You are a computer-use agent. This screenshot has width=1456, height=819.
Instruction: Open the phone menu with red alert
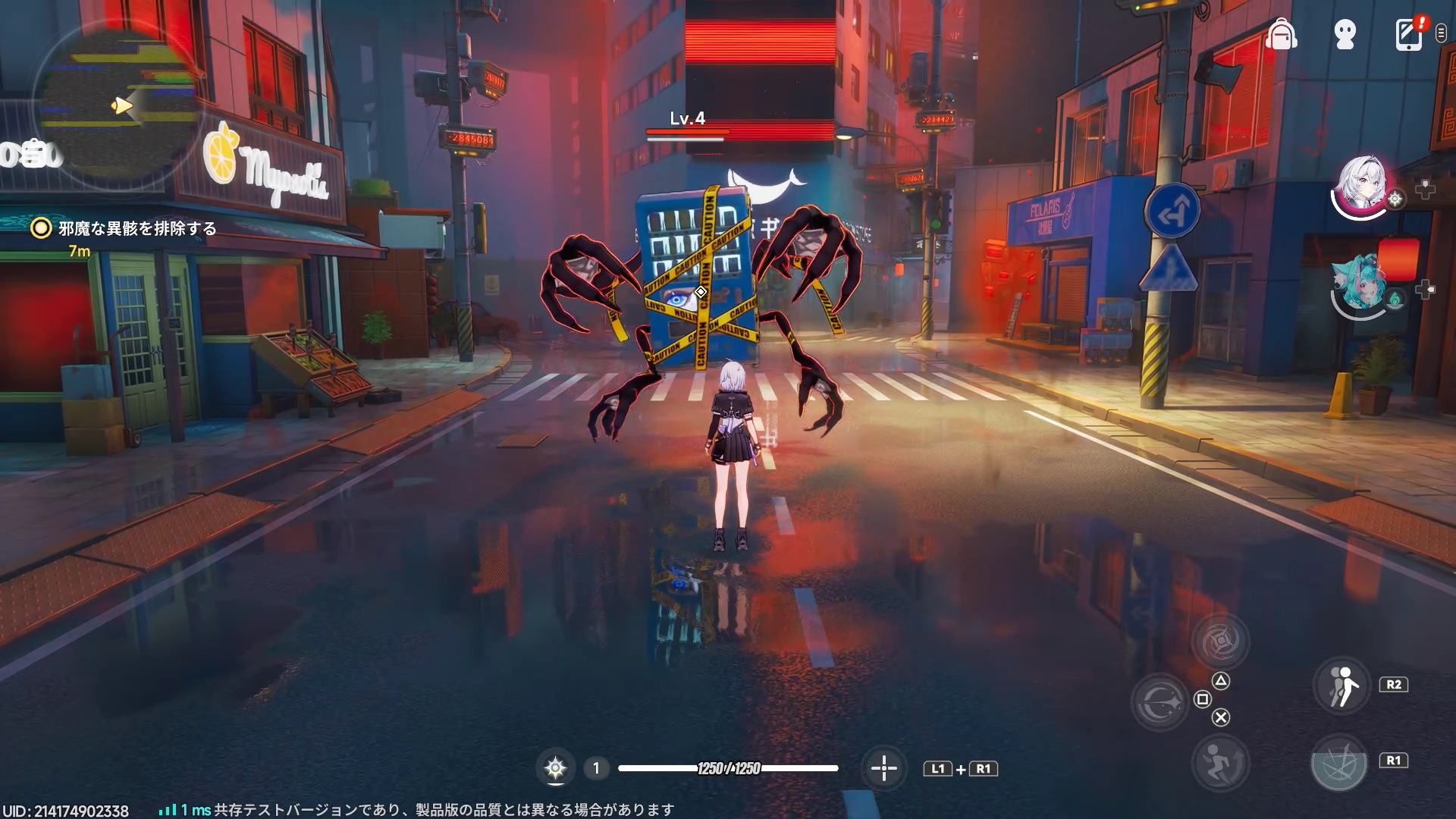[x=1409, y=35]
